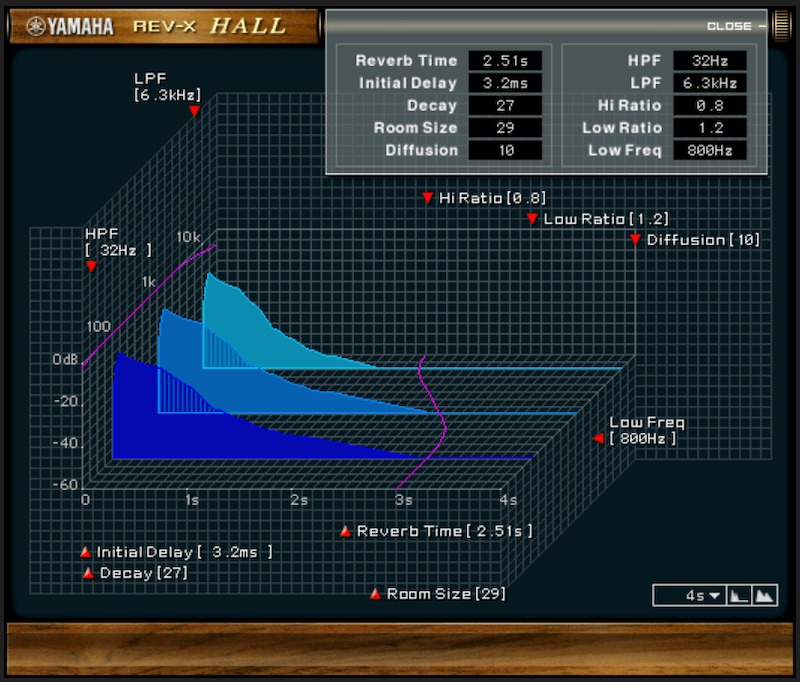
Task: Click the double-peak graph view button
Action: [764, 596]
